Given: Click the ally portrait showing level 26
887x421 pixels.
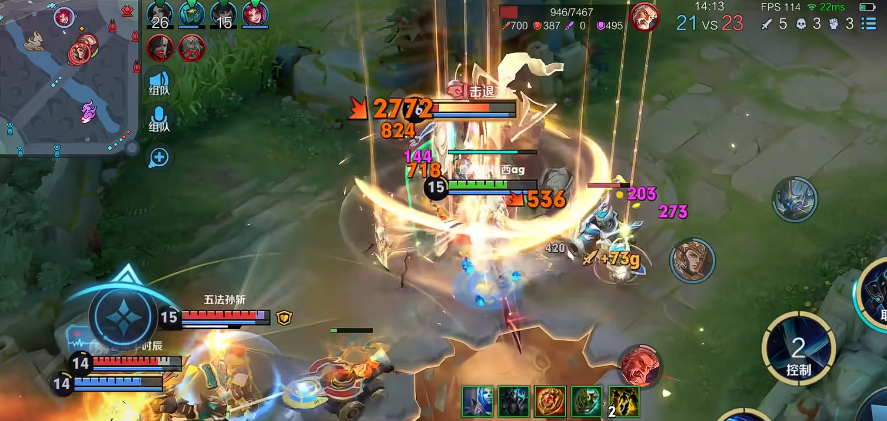Looking at the screenshot, I should pos(160,15).
